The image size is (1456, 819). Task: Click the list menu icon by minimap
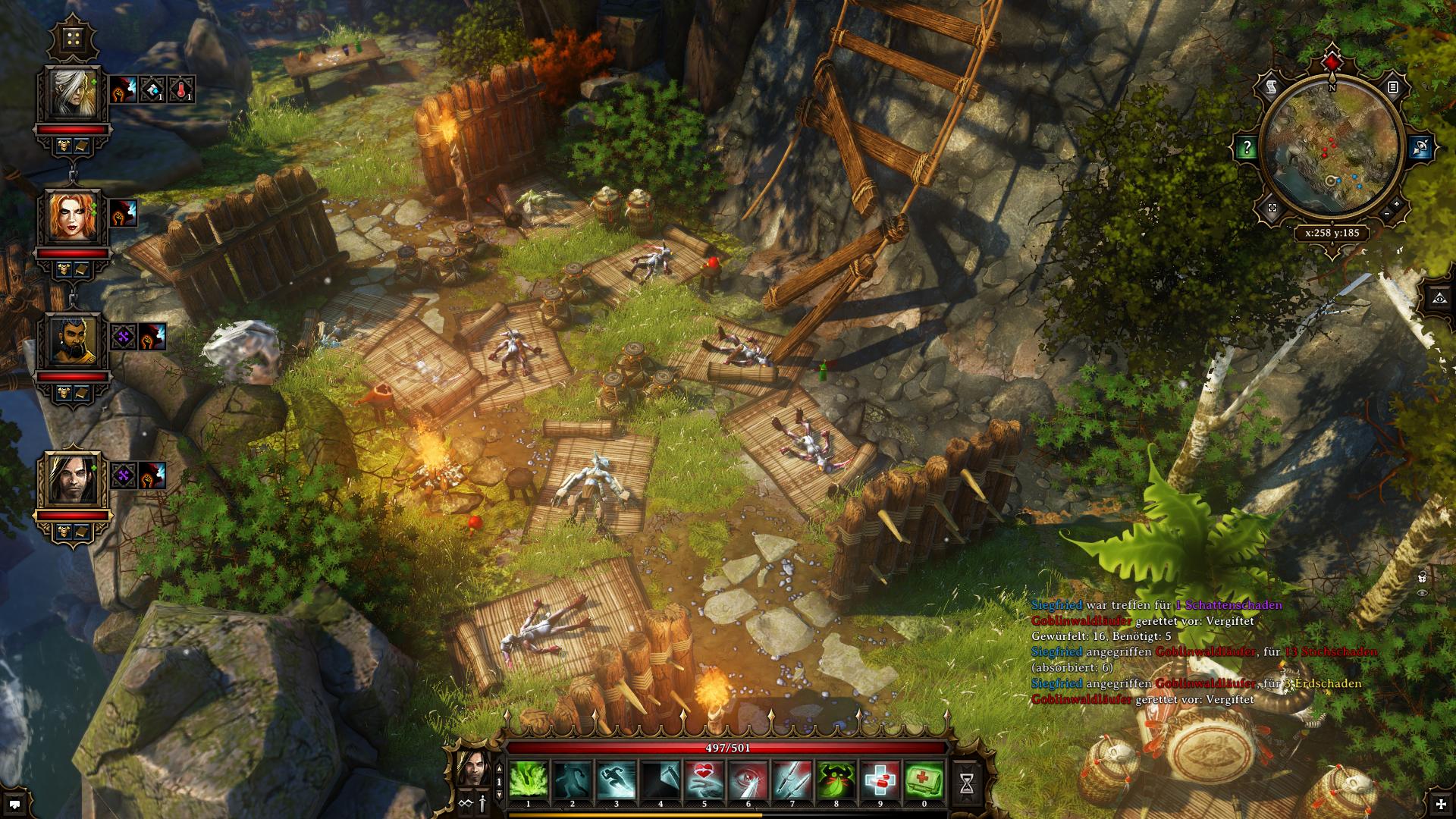1393,88
